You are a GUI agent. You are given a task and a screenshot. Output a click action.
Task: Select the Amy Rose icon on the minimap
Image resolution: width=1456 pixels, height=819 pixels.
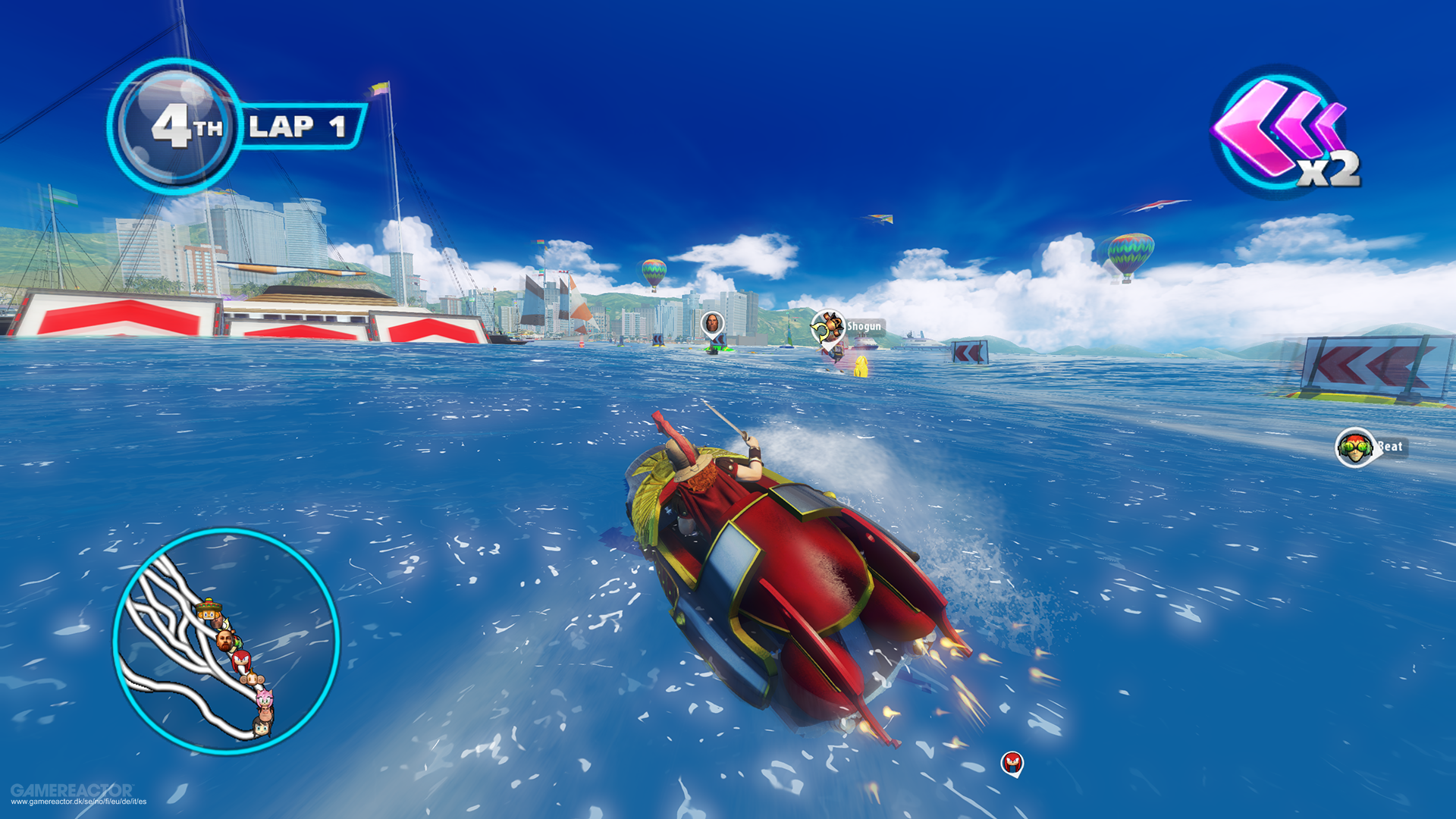[x=265, y=698]
